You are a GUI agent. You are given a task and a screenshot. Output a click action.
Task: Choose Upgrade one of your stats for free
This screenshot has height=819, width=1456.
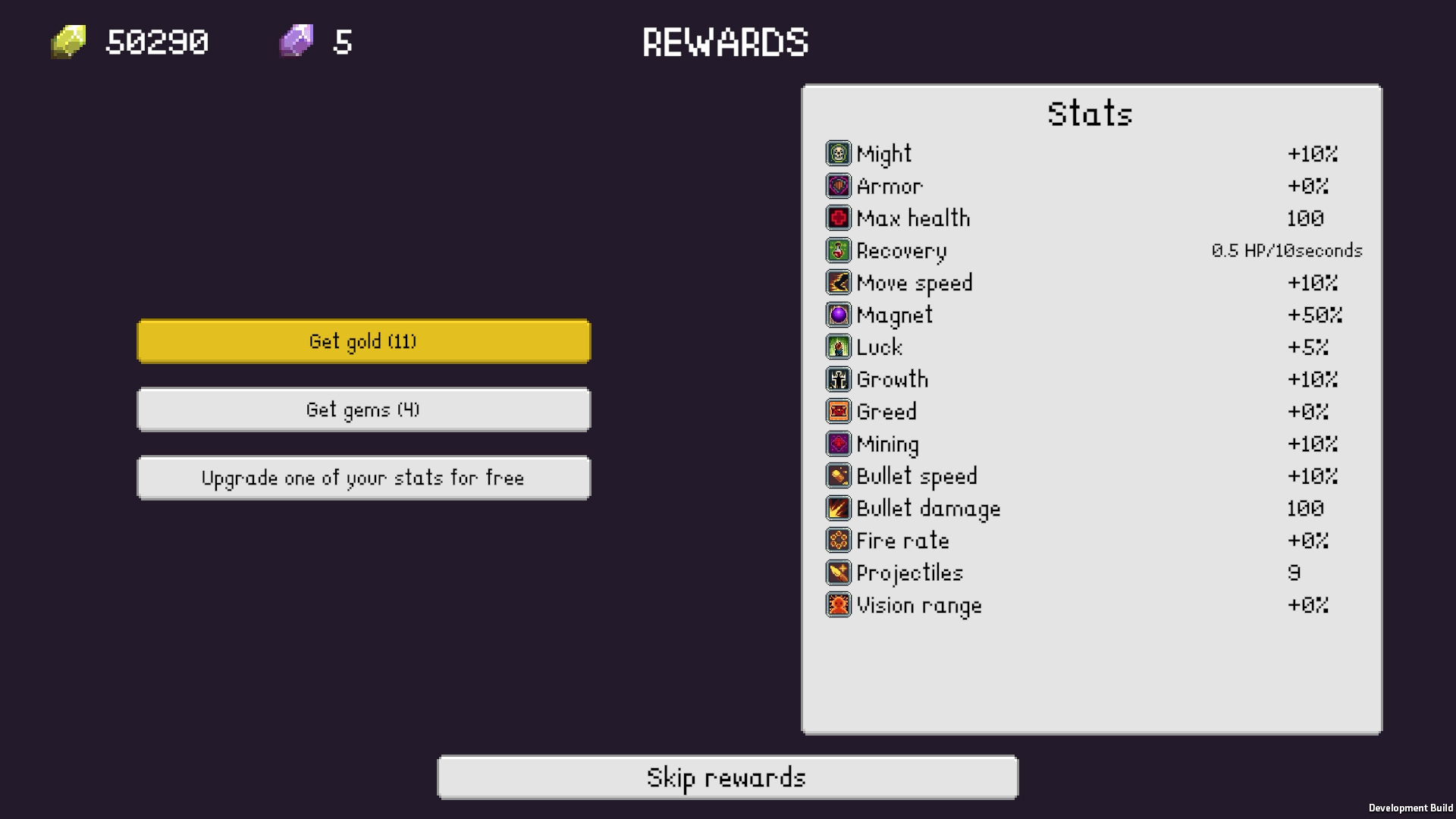click(x=363, y=477)
